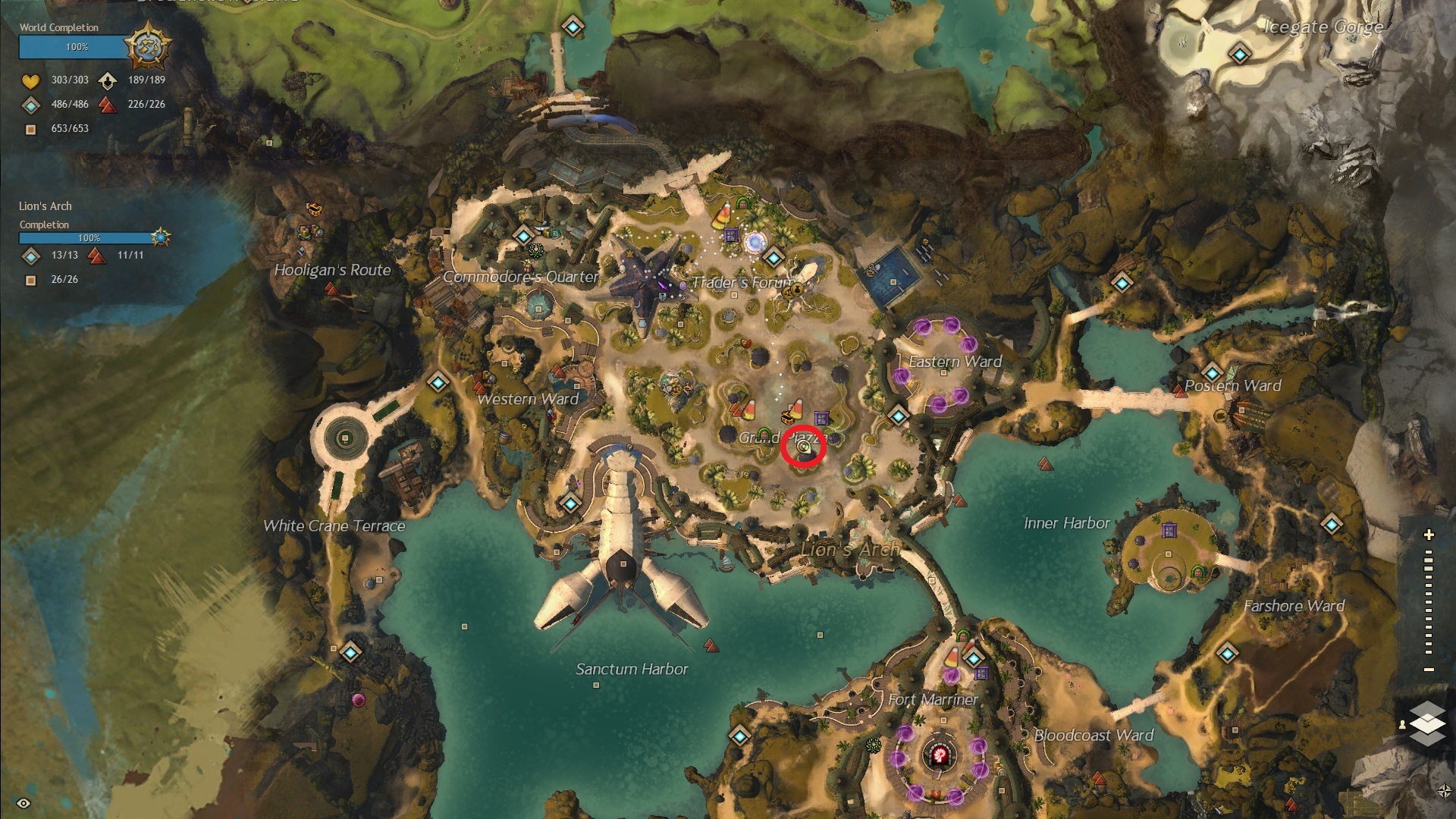Choose the Farshore Ward waypoint
The height and width of the screenshot is (819, 1456).
pyautogui.click(x=1227, y=652)
